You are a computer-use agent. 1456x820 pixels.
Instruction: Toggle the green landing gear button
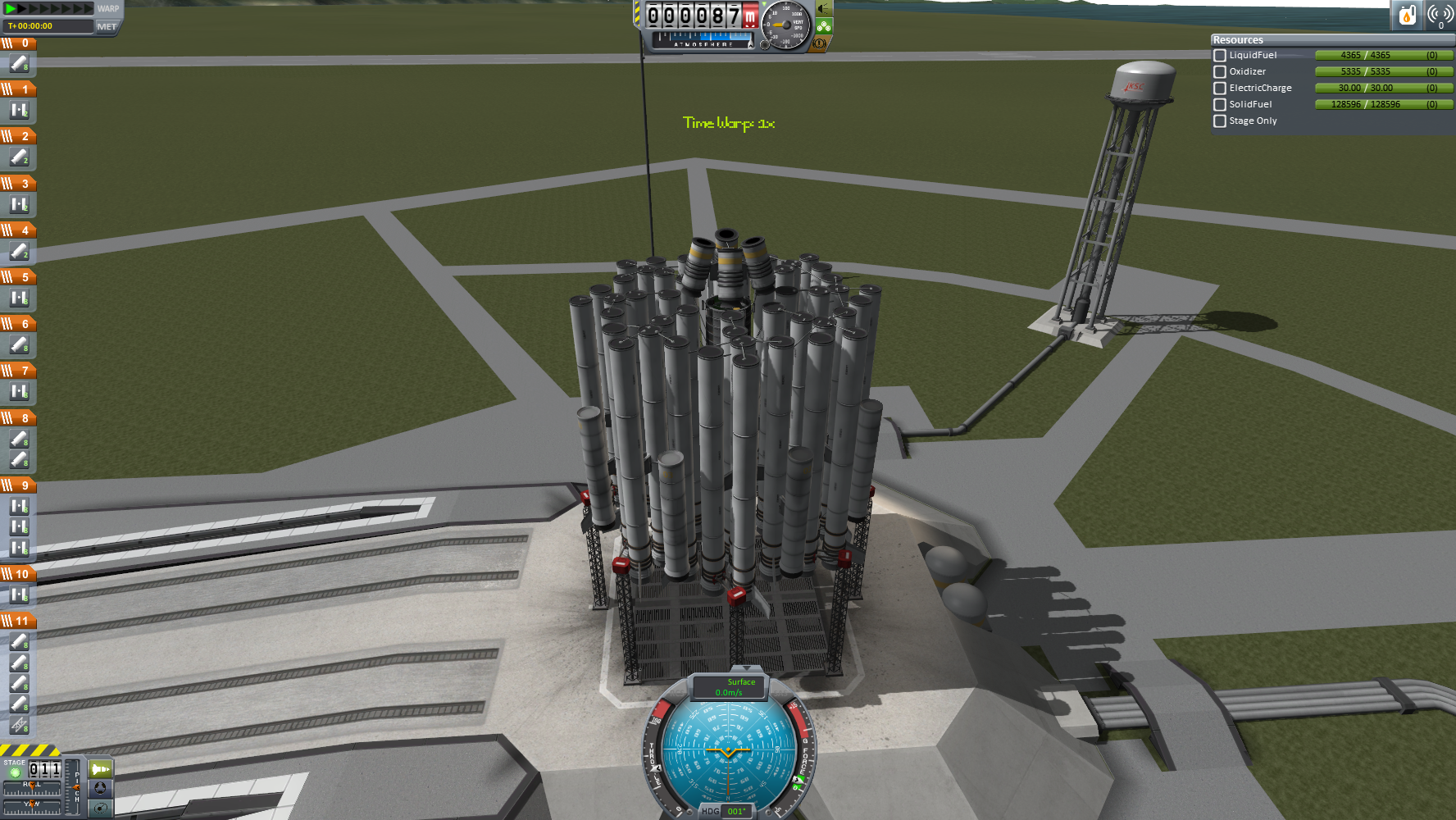823,26
